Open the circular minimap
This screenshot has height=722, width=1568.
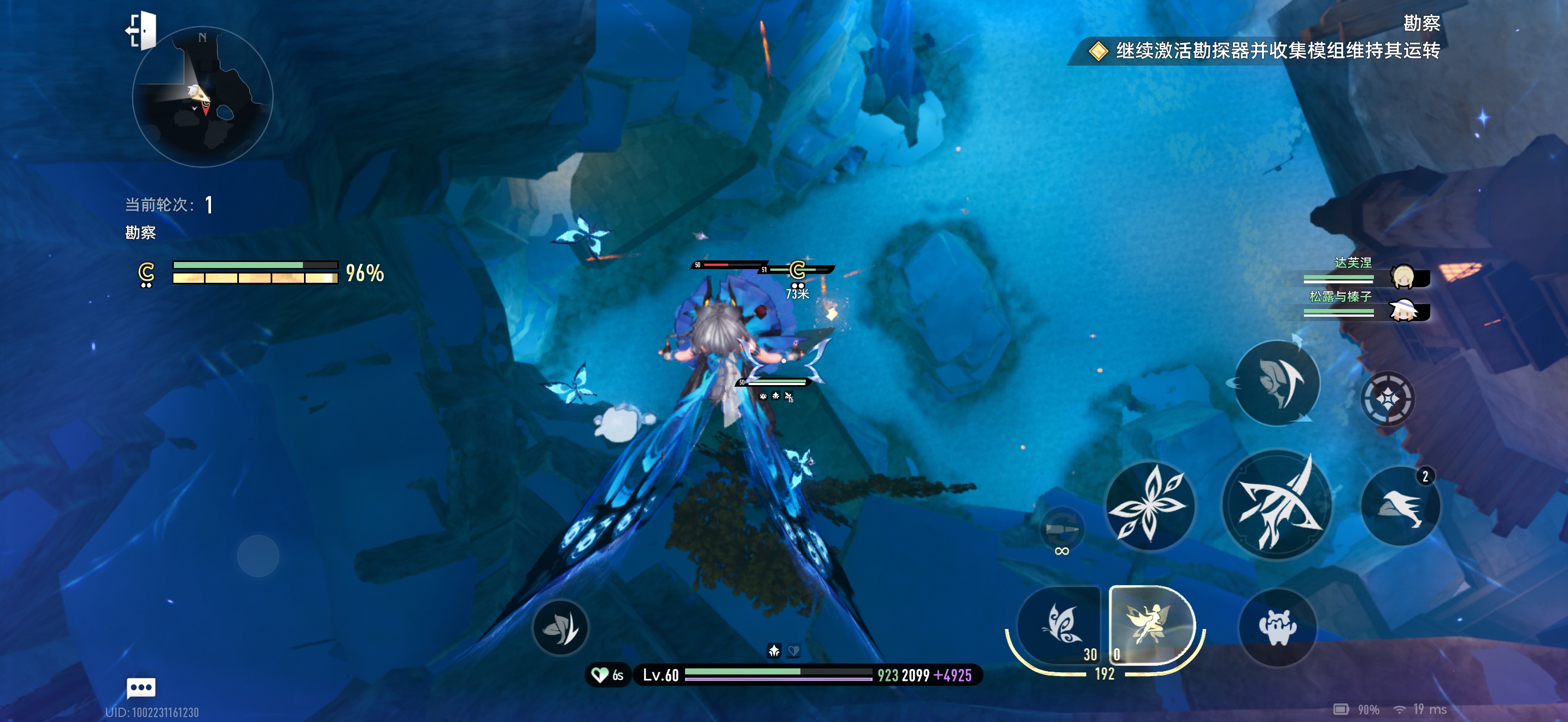pyautogui.click(x=203, y=97)
